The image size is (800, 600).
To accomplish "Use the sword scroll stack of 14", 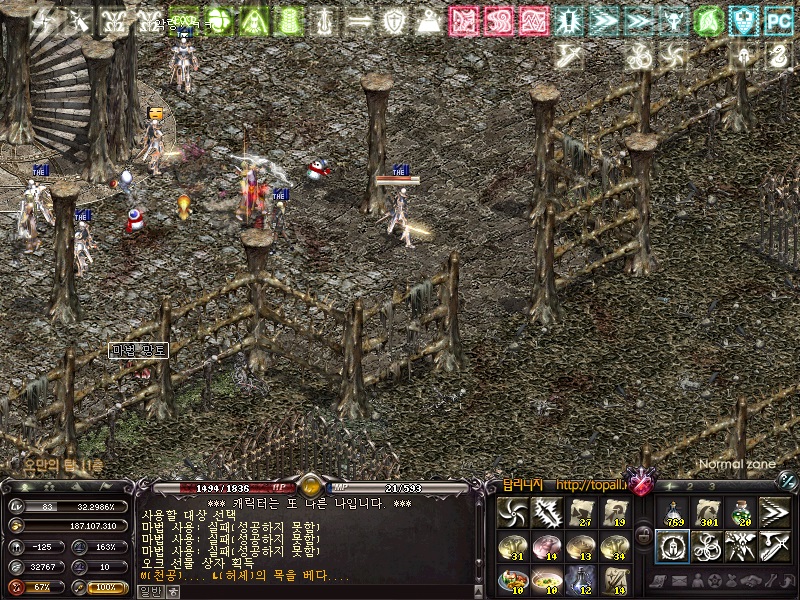I will [614, 579].
